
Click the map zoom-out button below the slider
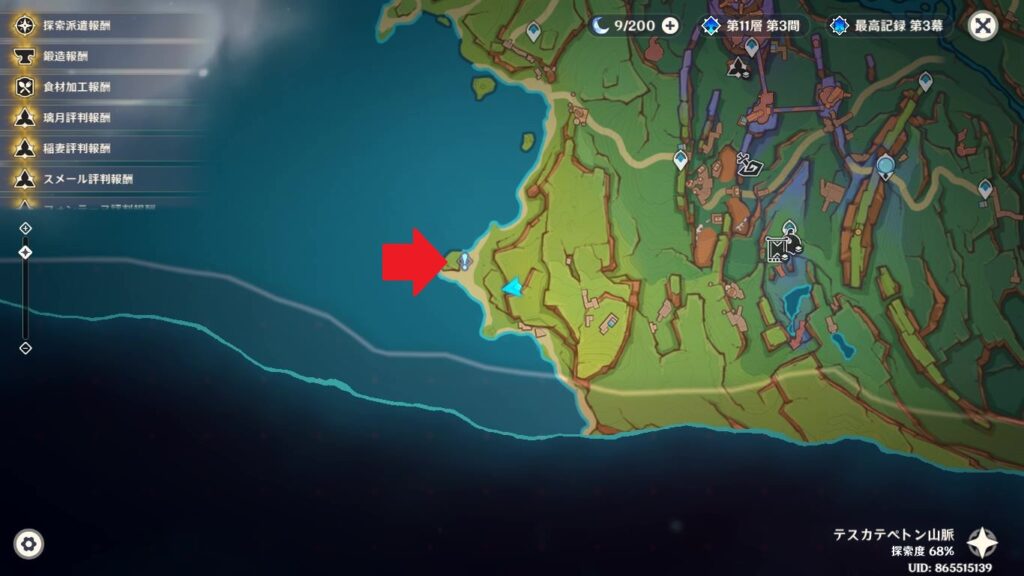point(26,348)
